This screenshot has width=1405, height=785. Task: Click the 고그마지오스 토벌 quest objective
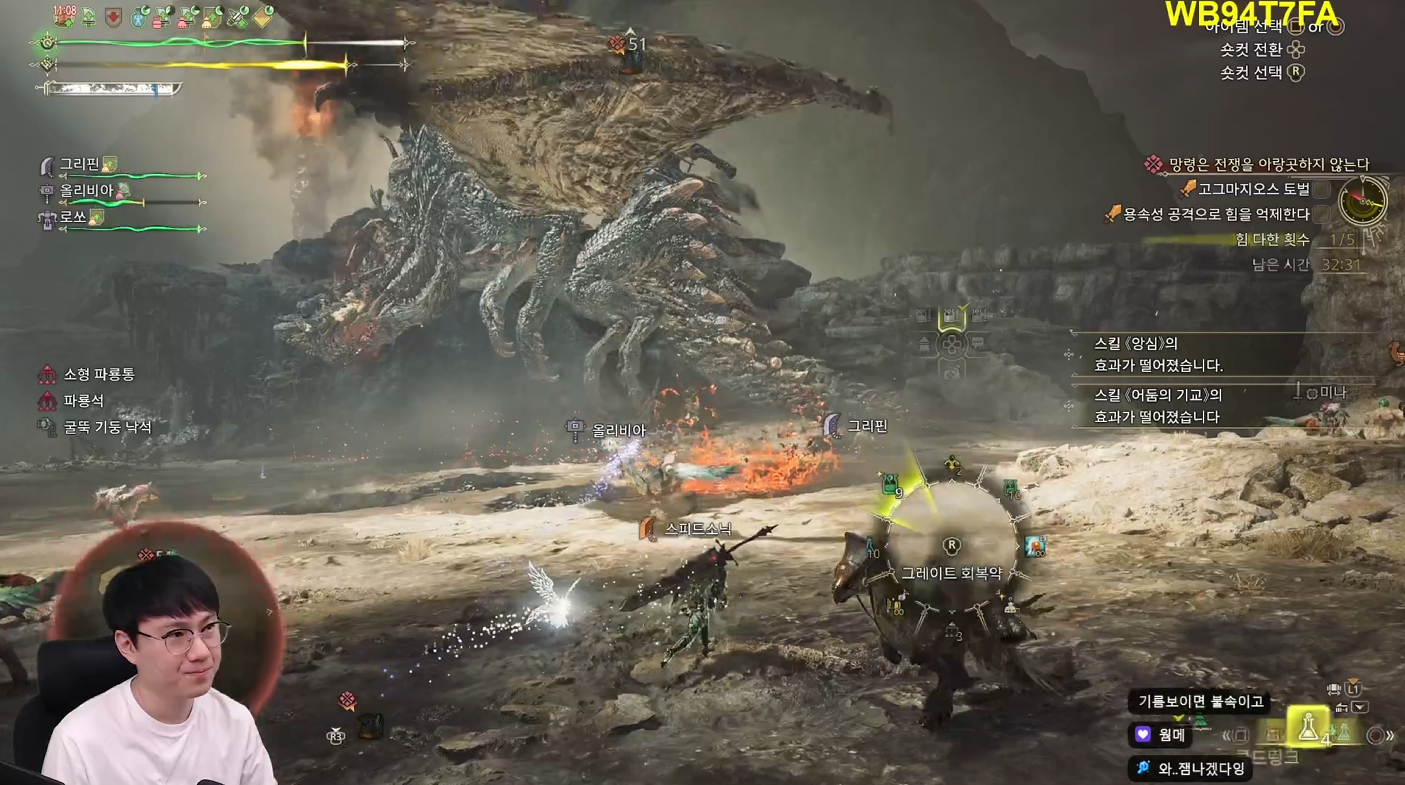[1252, 189]
